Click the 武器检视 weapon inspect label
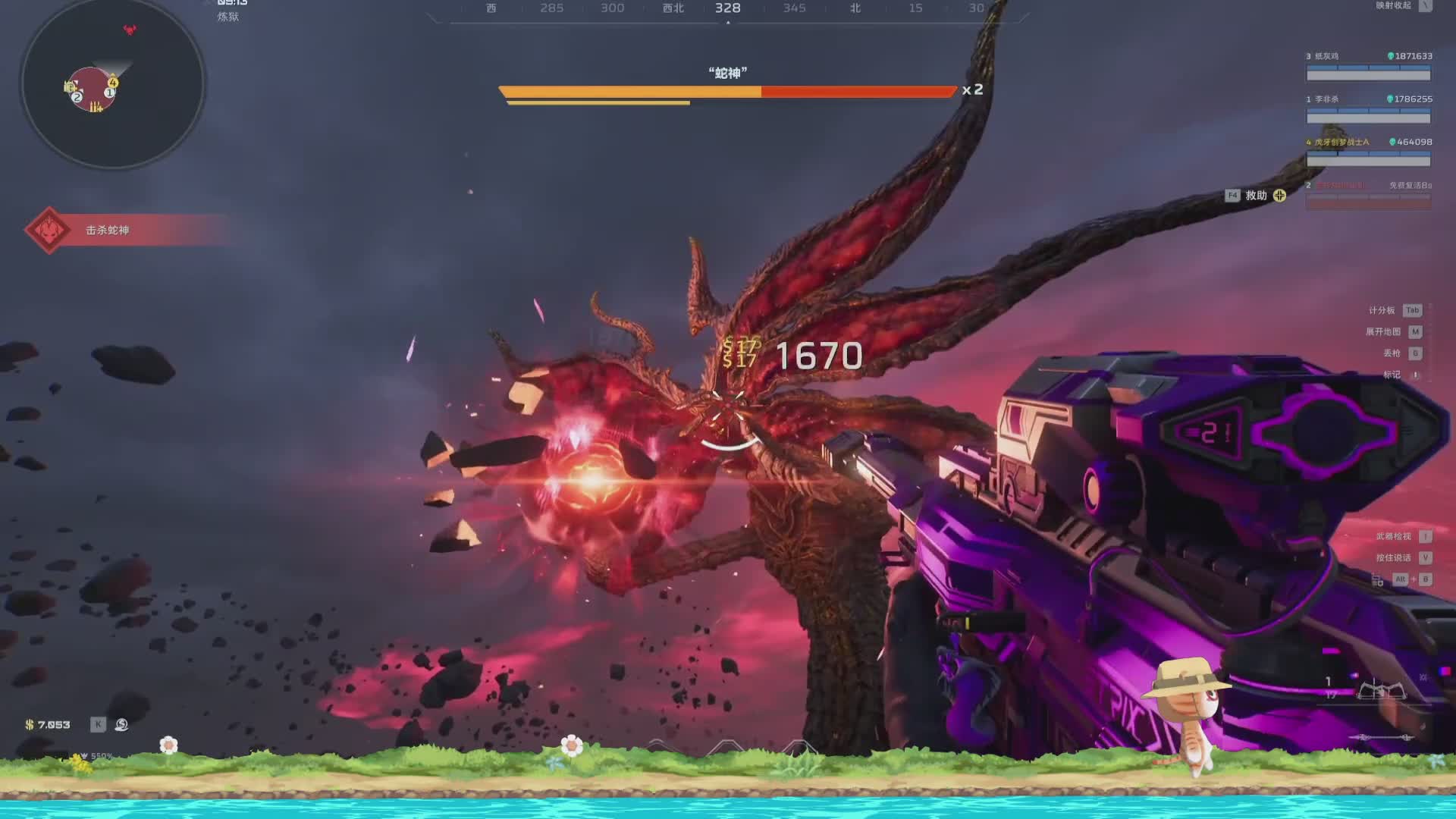The width and height of the screenshot is (1456, 819). 1393,537
